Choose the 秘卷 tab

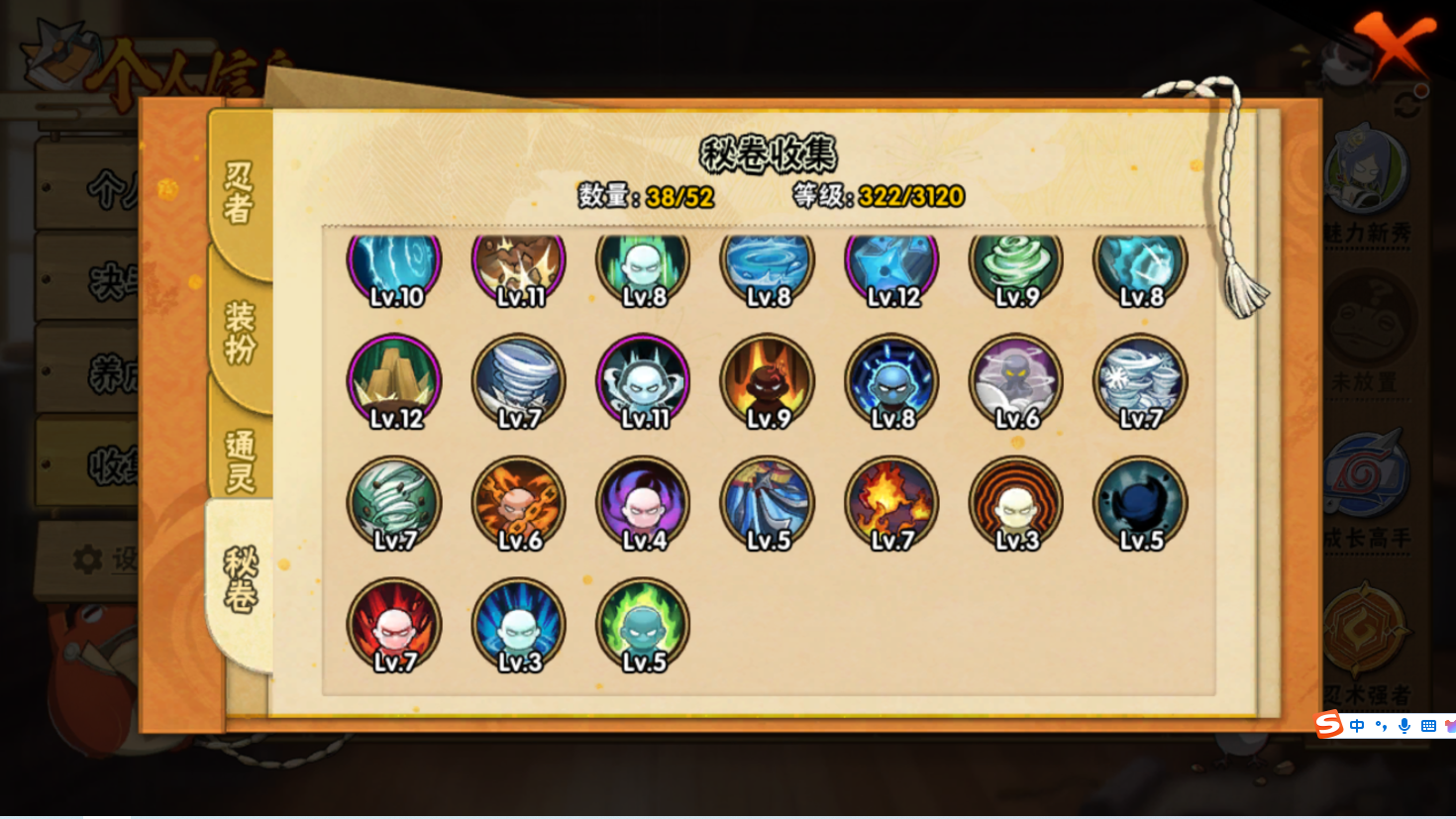click(x=240, y=579)
